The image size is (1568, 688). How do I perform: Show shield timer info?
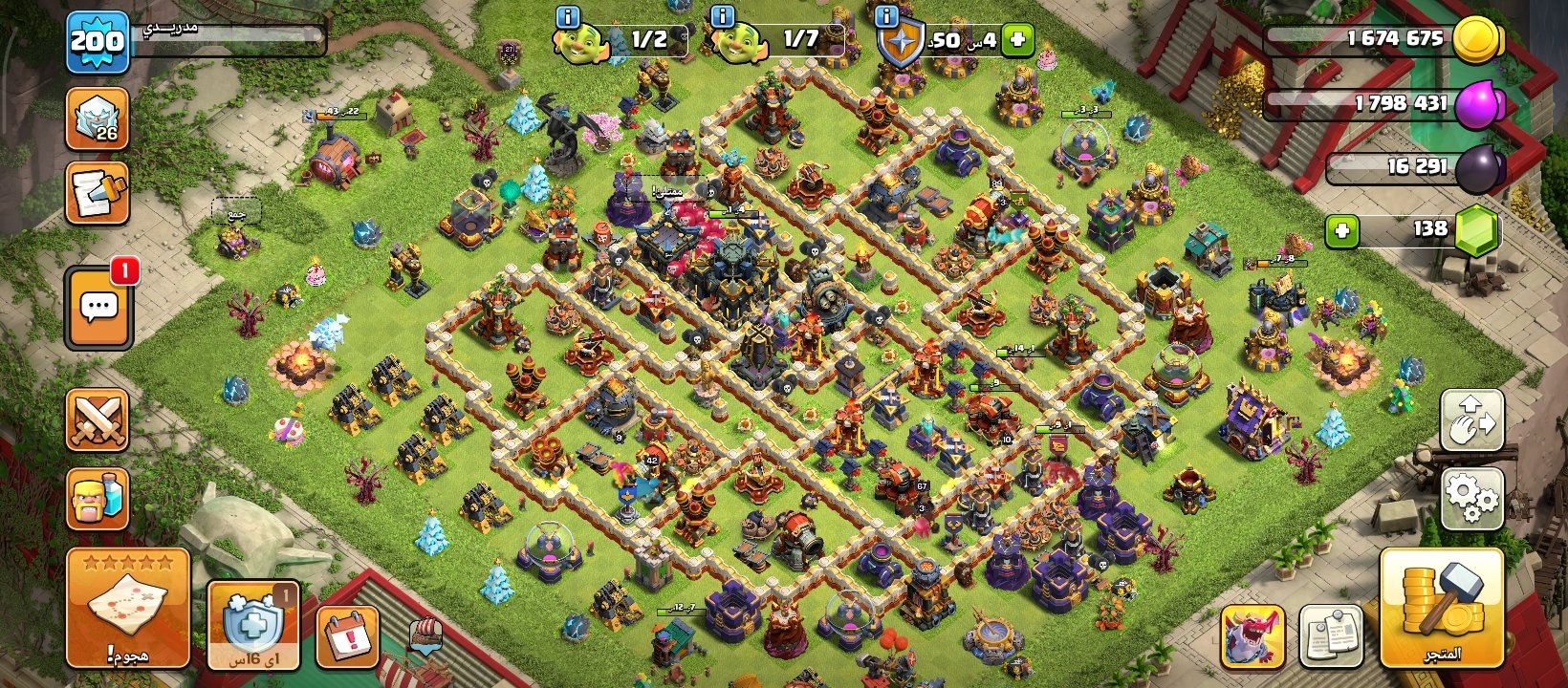pos(886,15)
